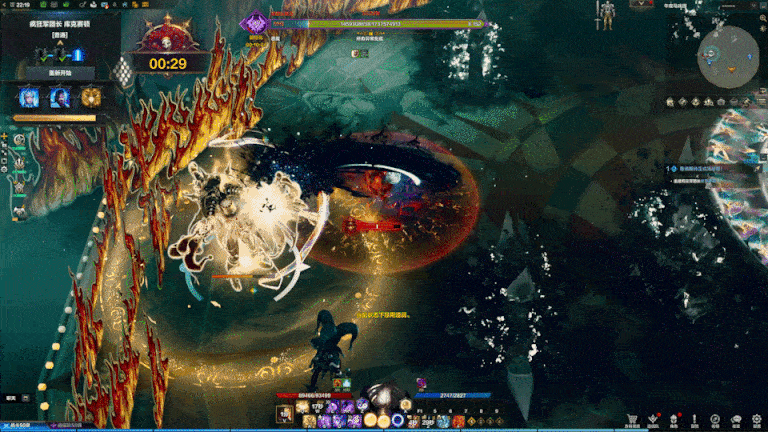Open the circular minimap

(727, 56)
